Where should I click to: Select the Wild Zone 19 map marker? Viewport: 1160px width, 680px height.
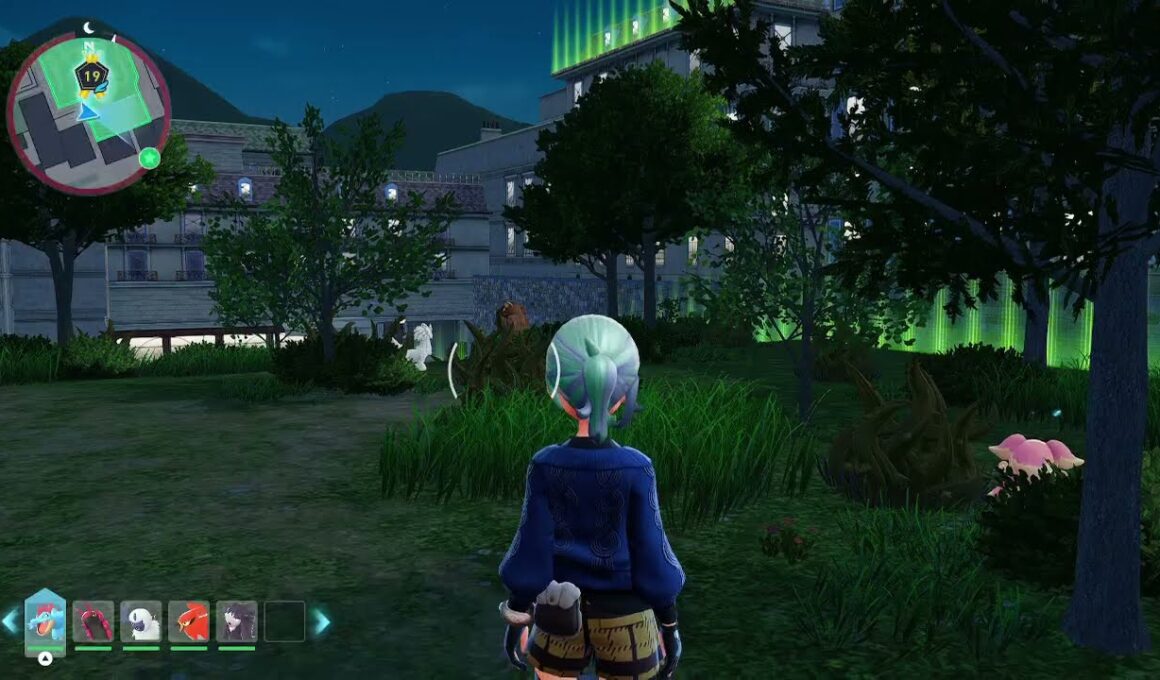click(x=92, y=76)
